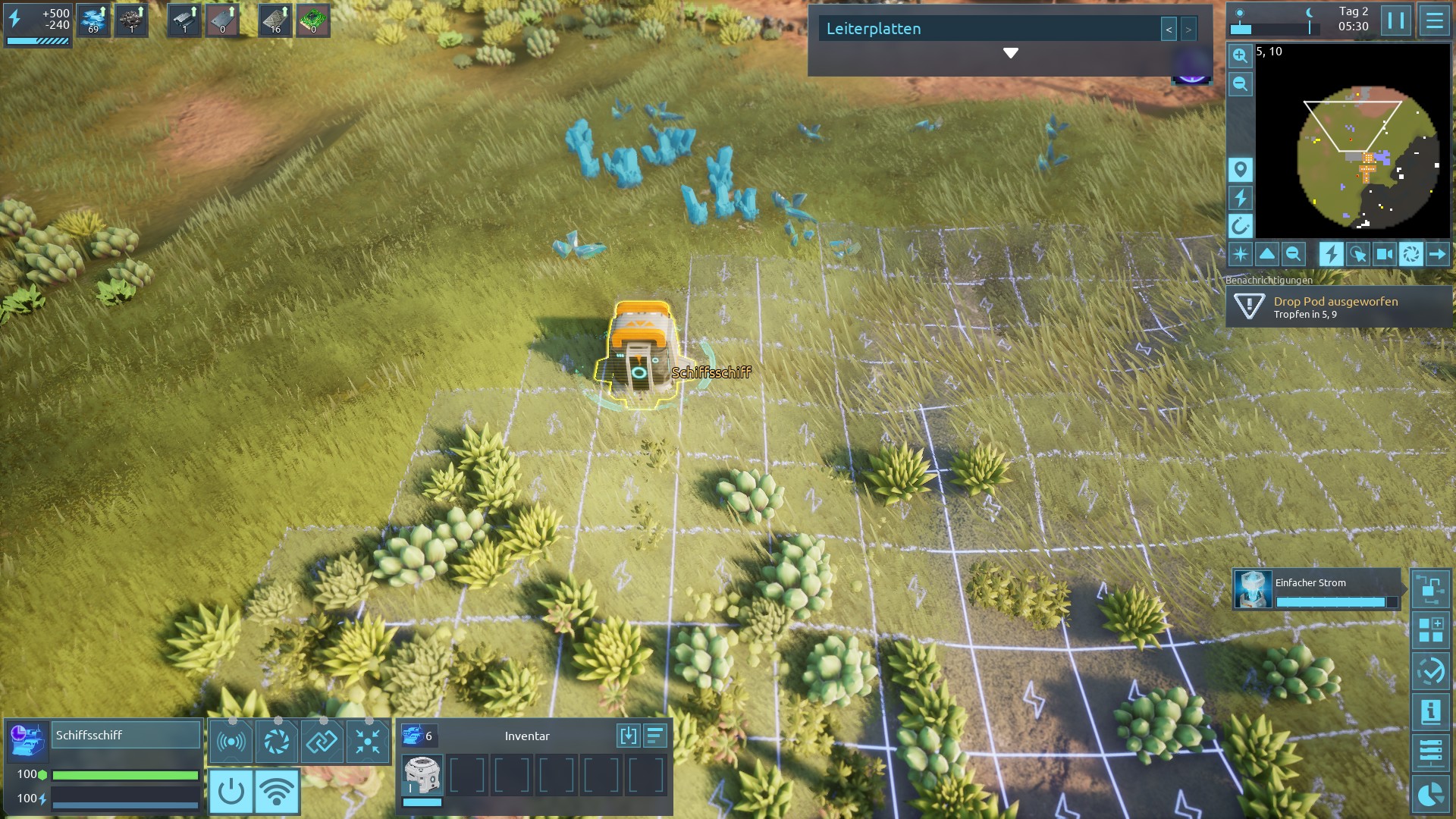Select the chain link unit command
This screenshot has width=1456, height=819.
pyautogui.click(x=322, y=741)
